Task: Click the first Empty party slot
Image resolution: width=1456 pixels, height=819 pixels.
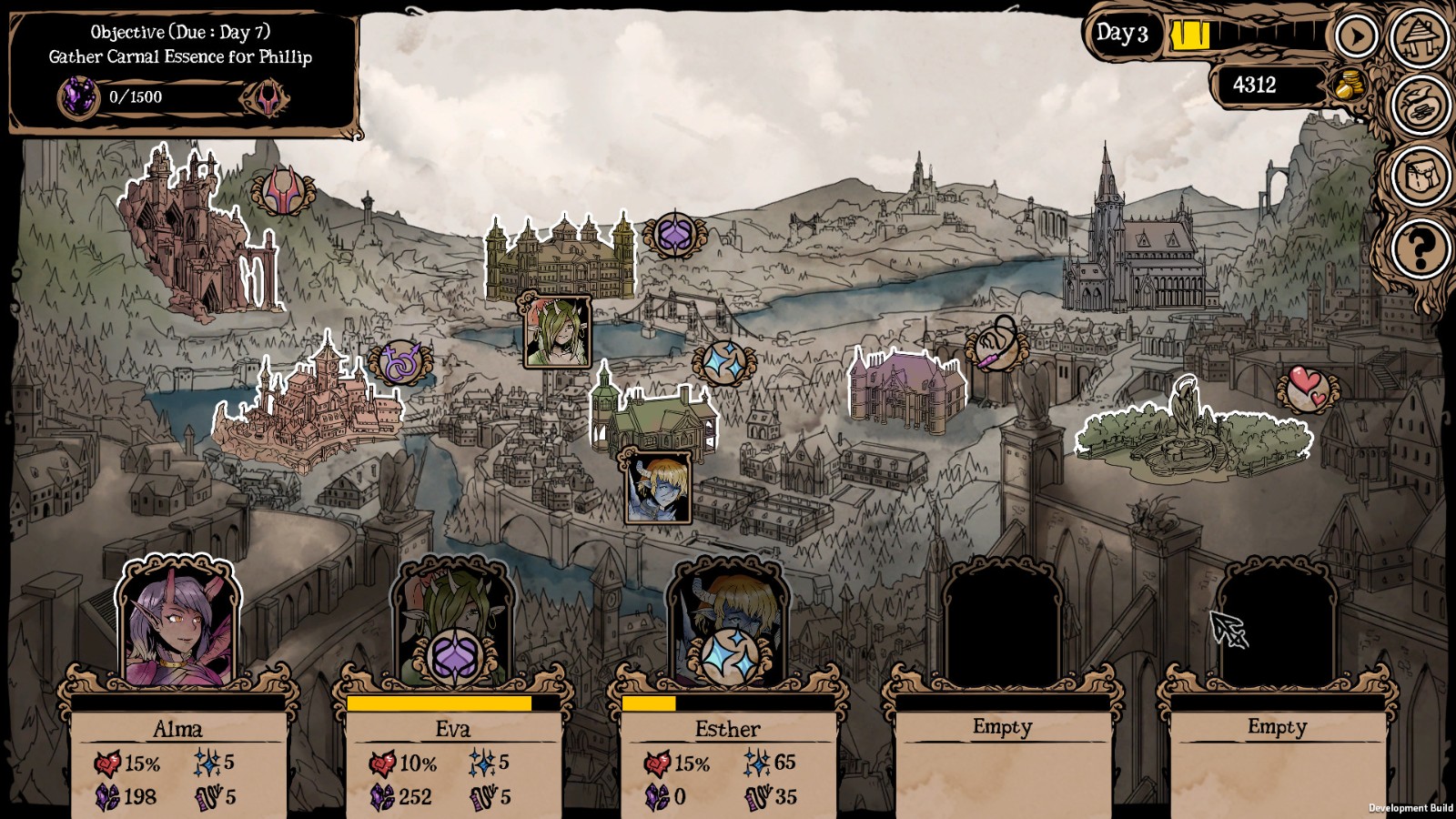Action: pos(1002,728)
